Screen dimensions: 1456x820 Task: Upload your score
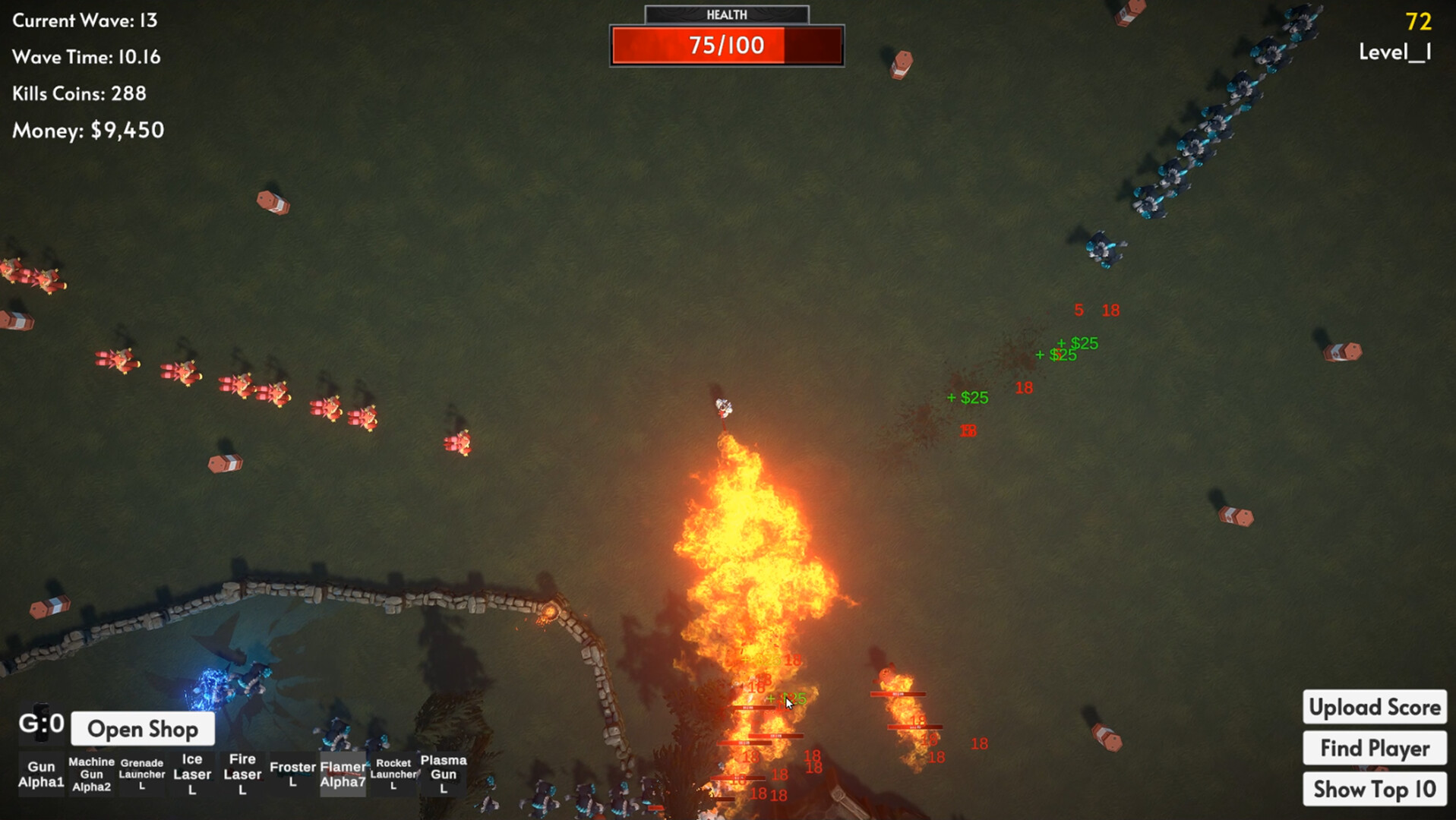[1374, 708]
